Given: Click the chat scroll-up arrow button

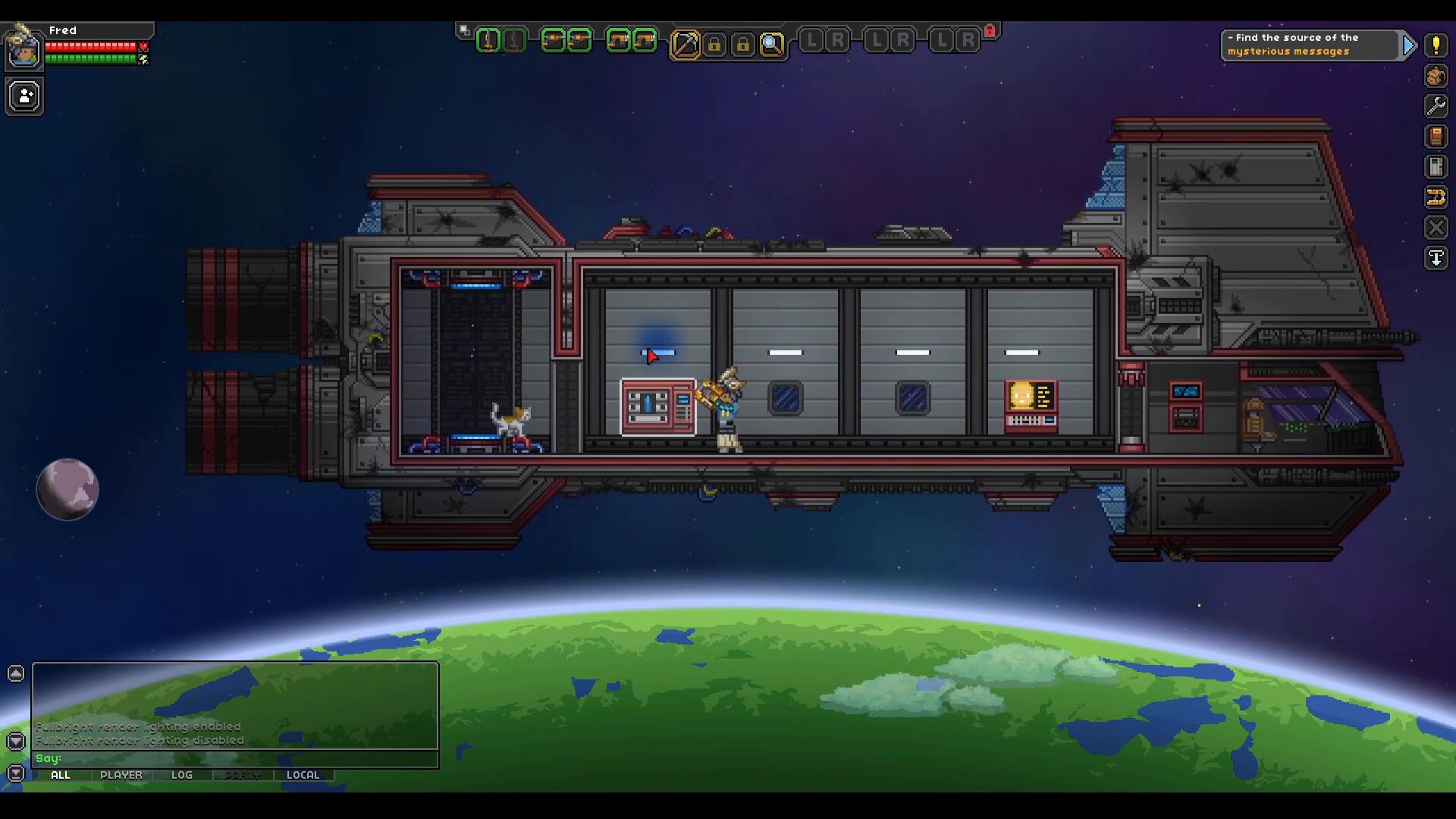Looking at the screenshot, I should [16, 673].
